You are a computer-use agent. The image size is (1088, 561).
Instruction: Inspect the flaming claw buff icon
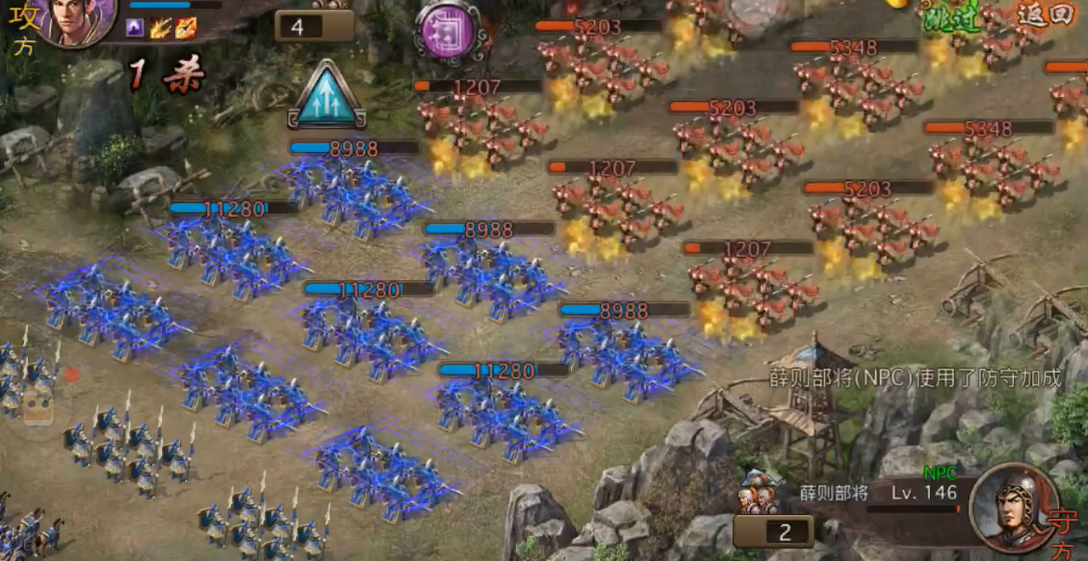[x=161, y=28]
